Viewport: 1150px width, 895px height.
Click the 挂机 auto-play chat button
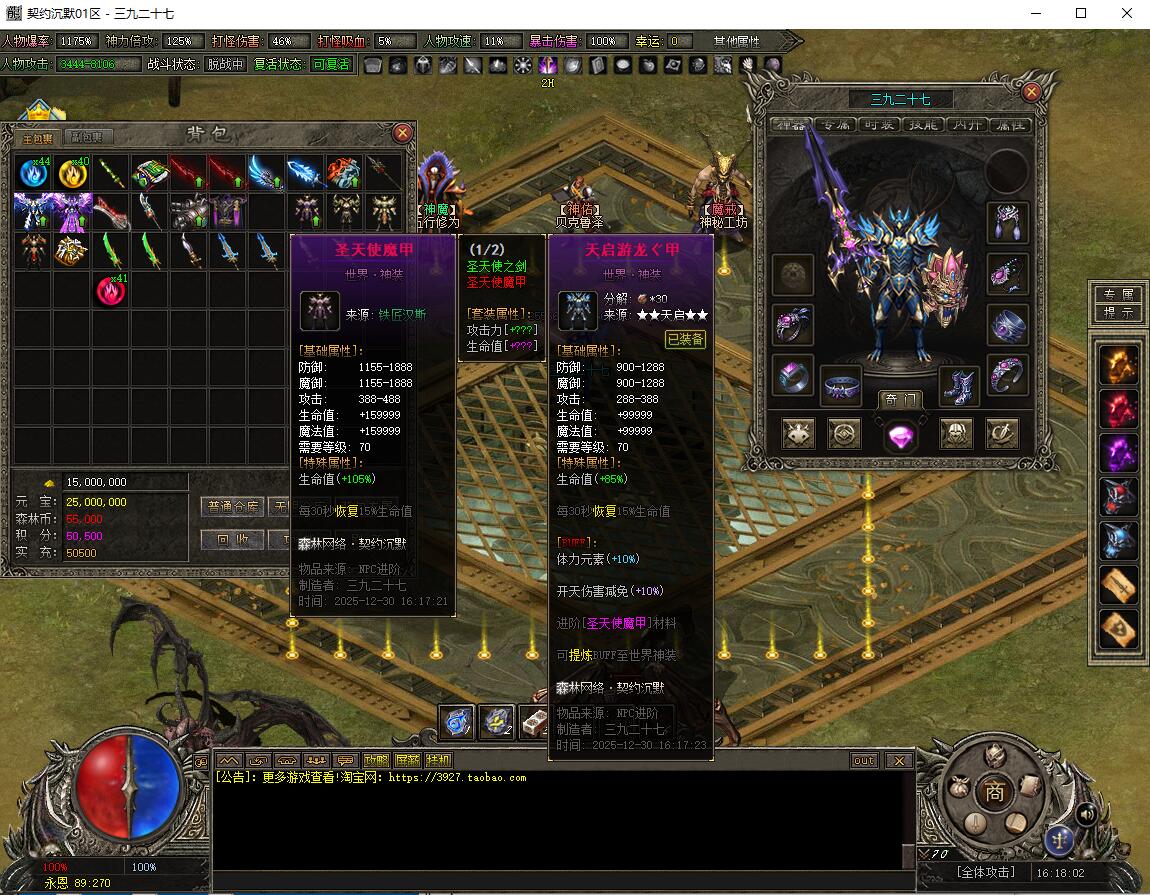(x=438, y=760)
